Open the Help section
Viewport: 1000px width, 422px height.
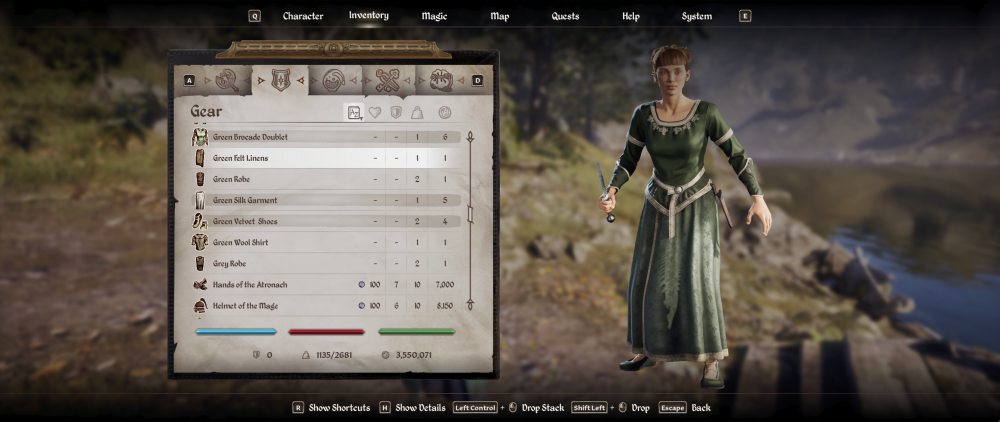point(631,16)
